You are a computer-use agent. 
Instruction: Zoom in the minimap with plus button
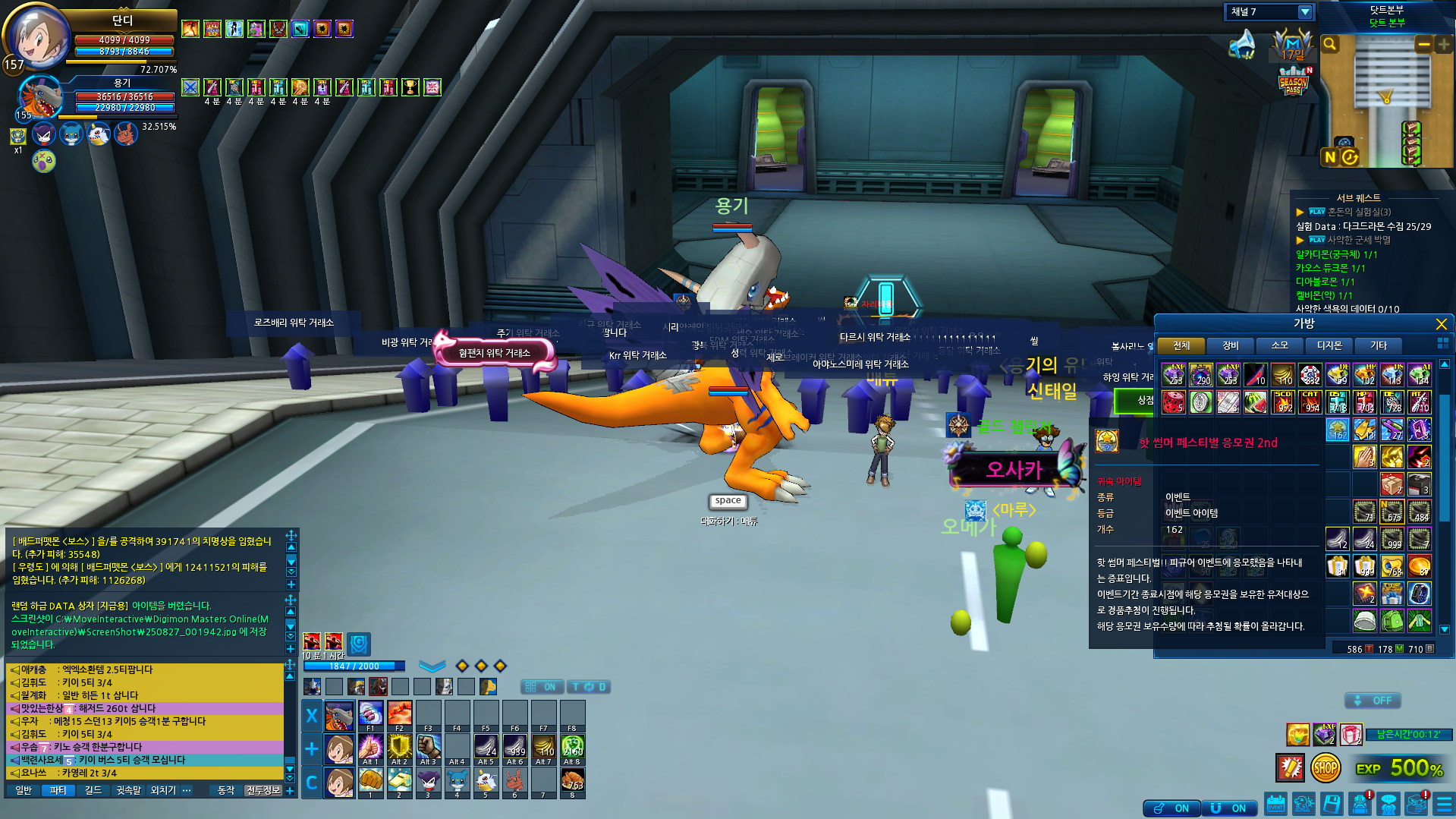(x=1443, y=45)
